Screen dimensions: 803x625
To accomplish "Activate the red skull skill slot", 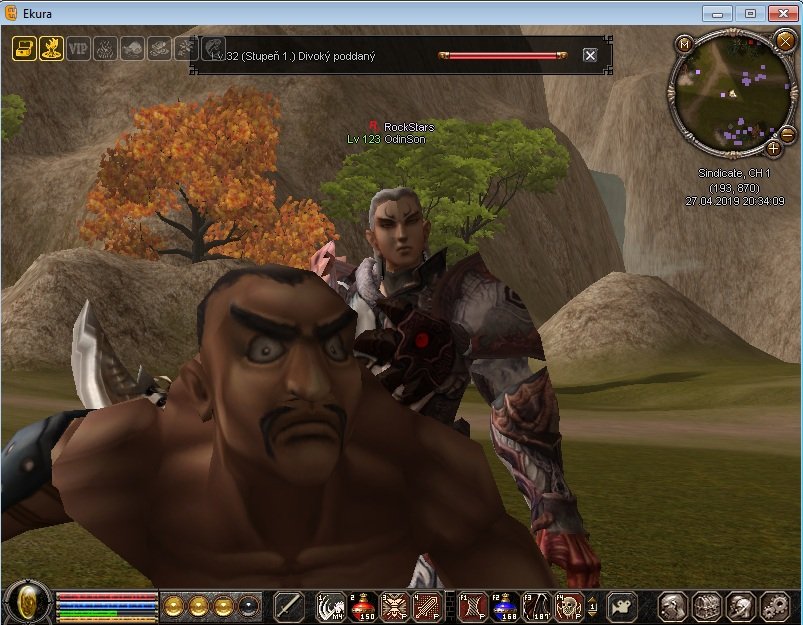I will coord(568,606).
